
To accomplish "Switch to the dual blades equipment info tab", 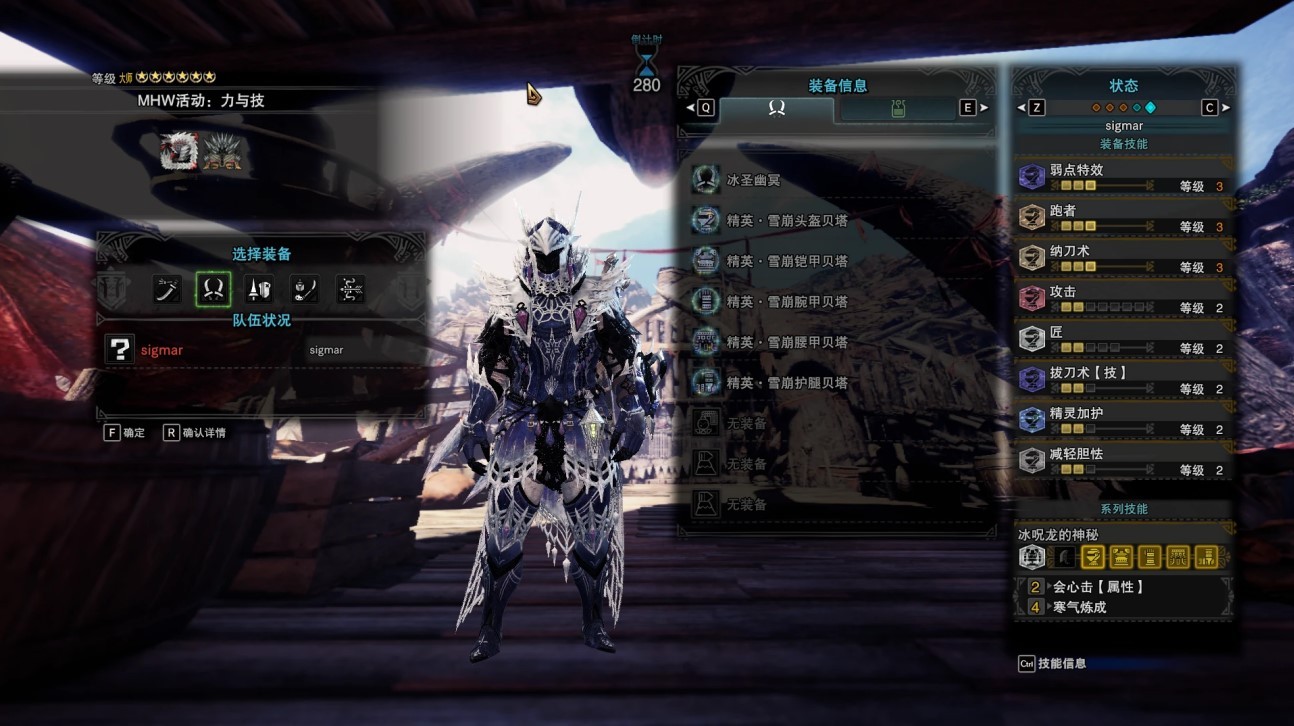I will pos(776,108).
